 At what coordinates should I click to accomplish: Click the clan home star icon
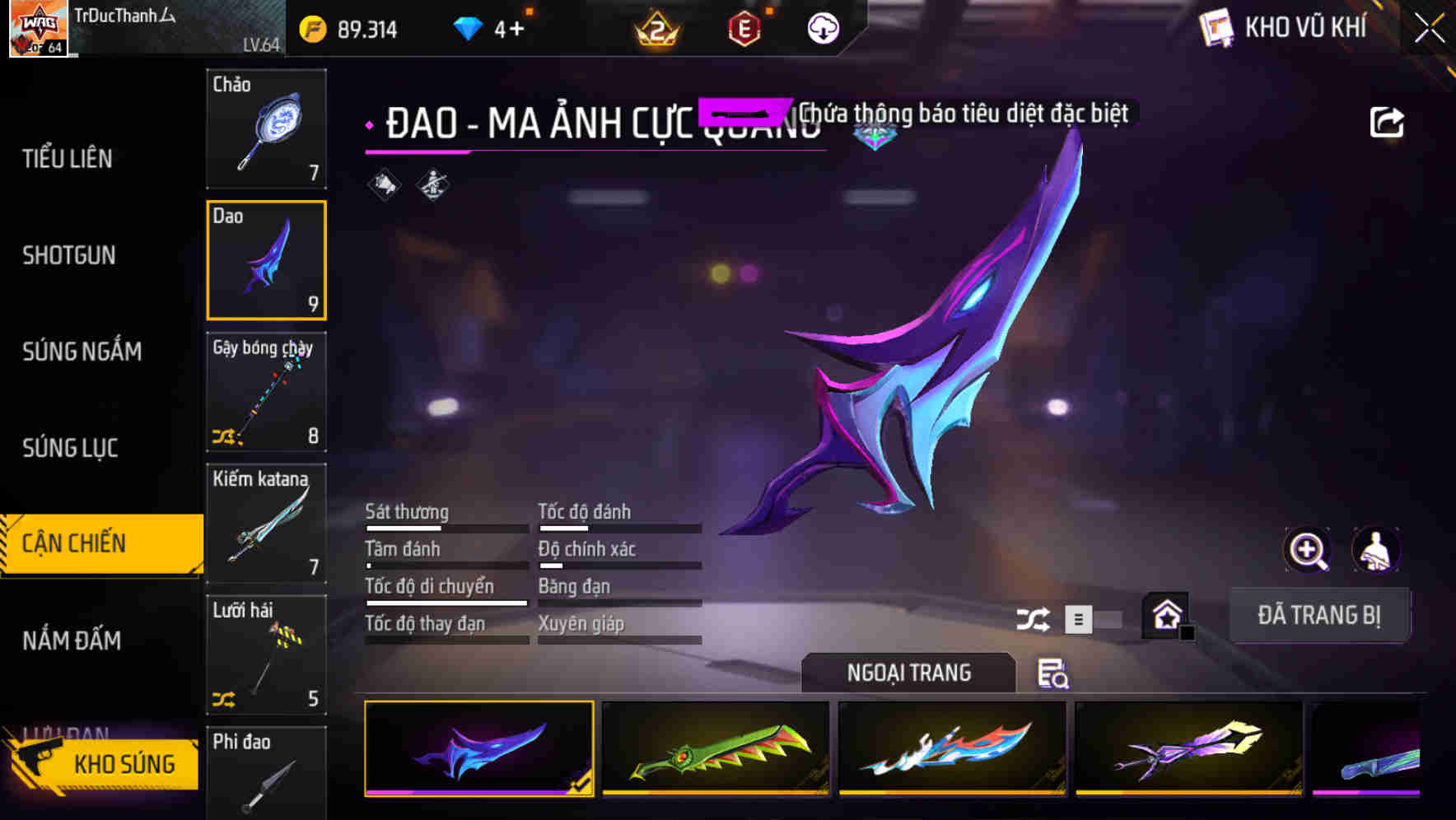coord(1164,614)
